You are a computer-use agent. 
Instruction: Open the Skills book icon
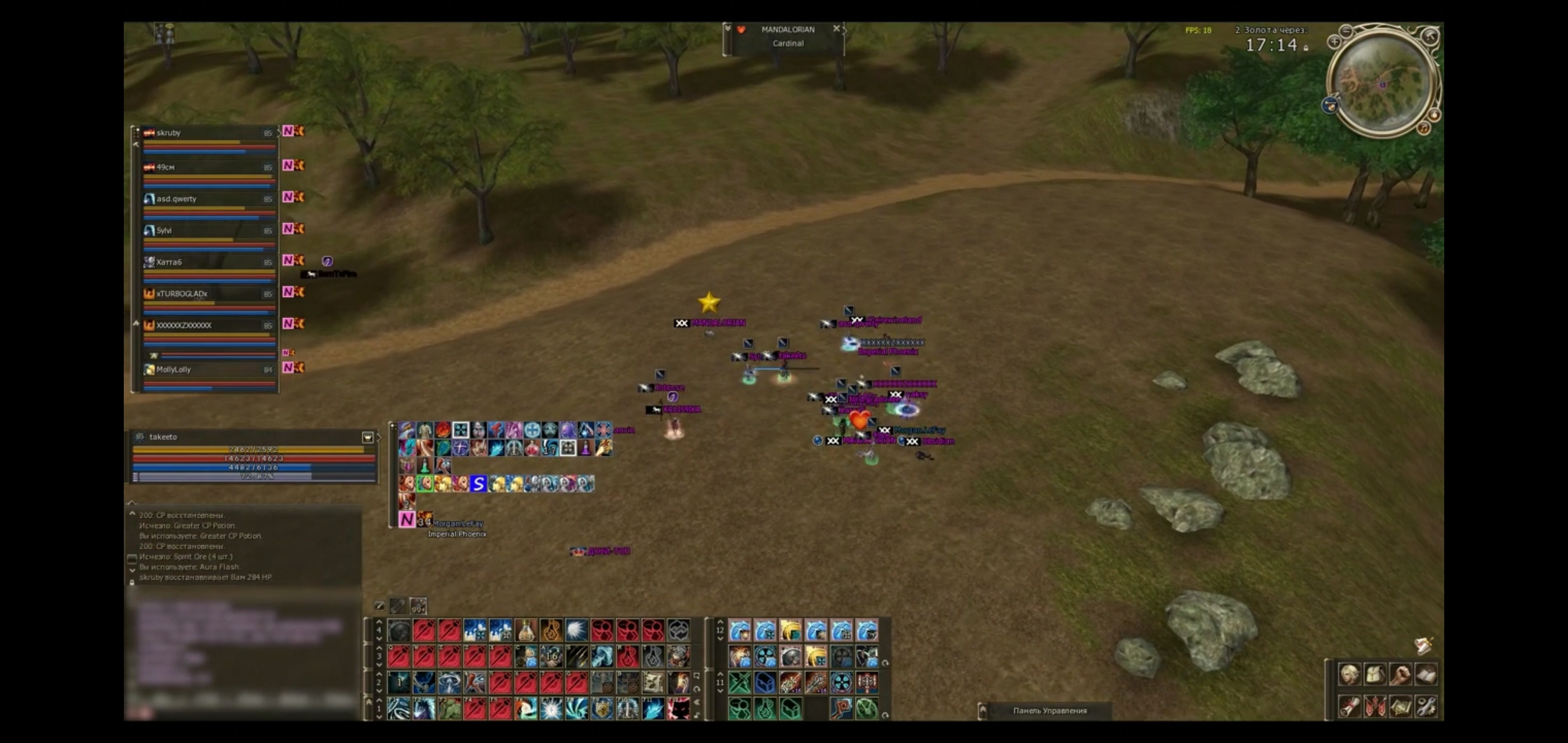[x=1426, y=674]
